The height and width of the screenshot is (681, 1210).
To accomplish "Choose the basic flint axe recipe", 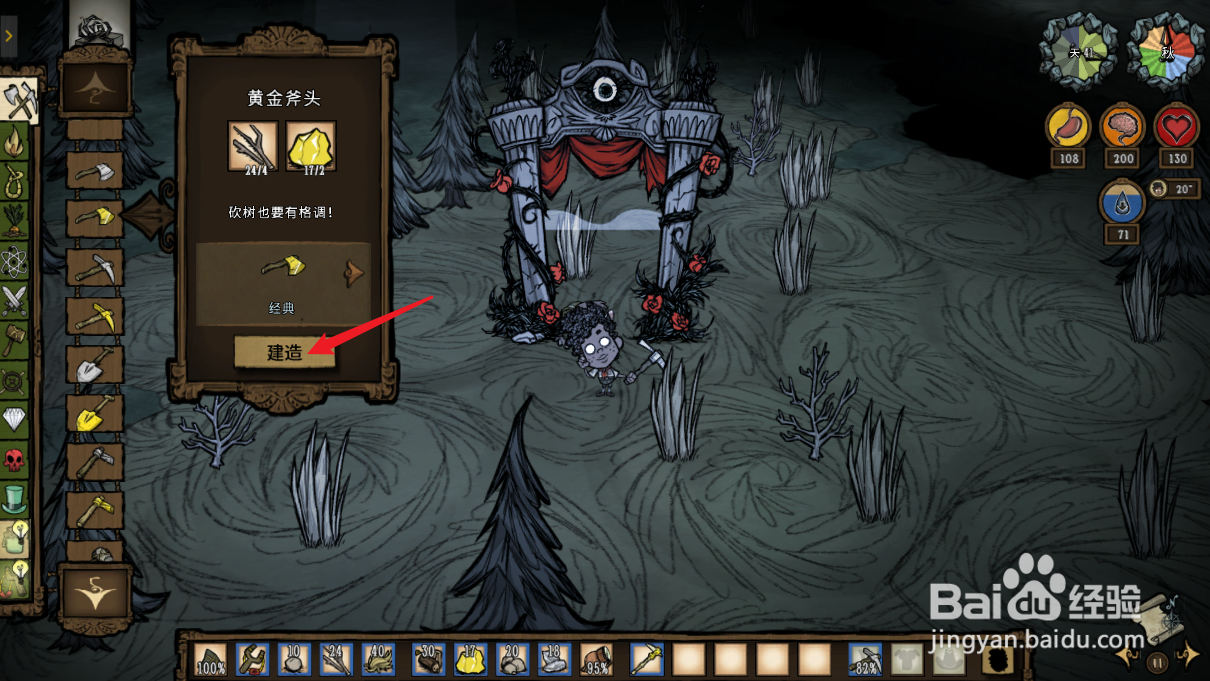I will [95, 171].
